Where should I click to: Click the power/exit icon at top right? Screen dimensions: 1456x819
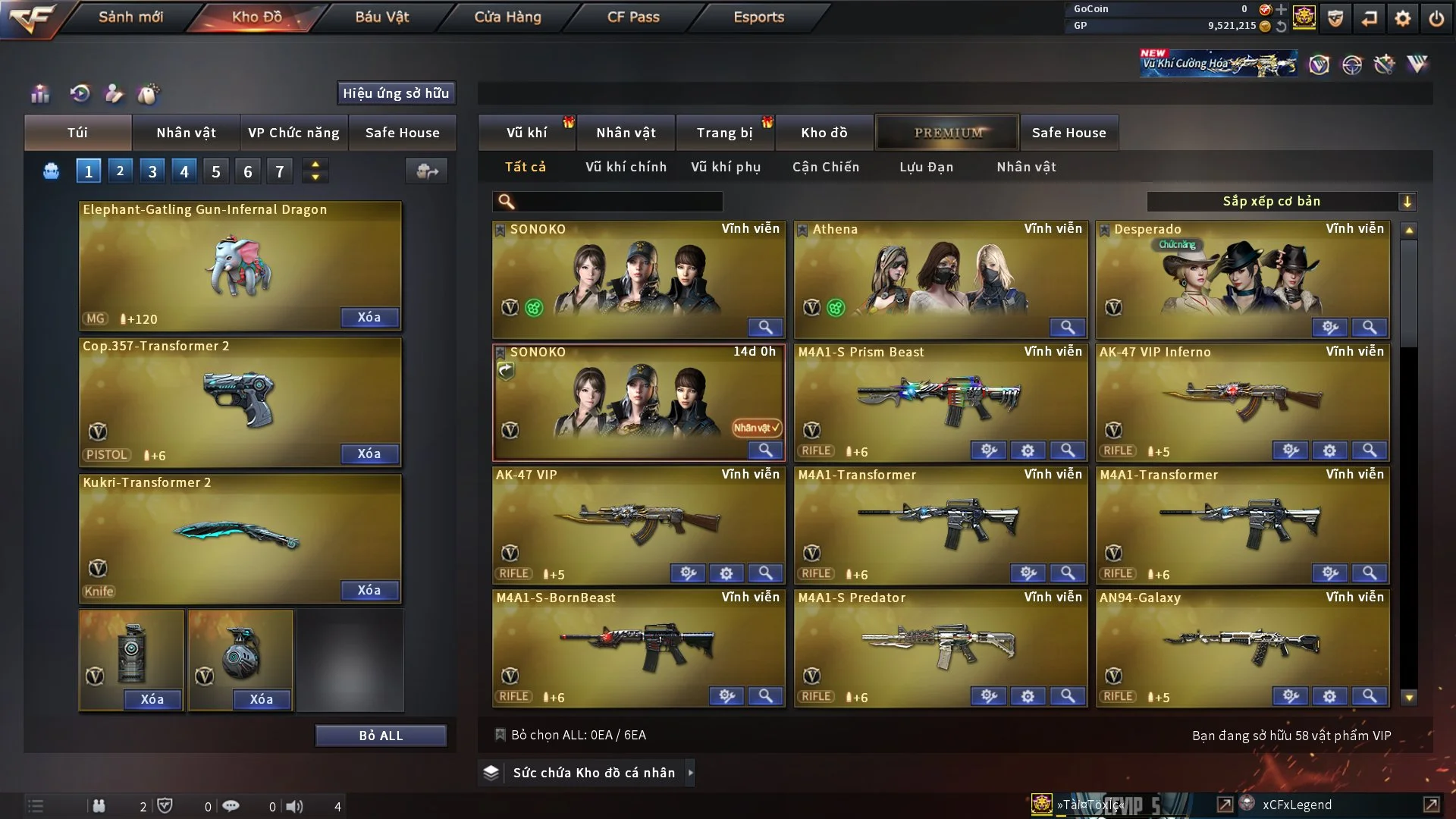1437,17
